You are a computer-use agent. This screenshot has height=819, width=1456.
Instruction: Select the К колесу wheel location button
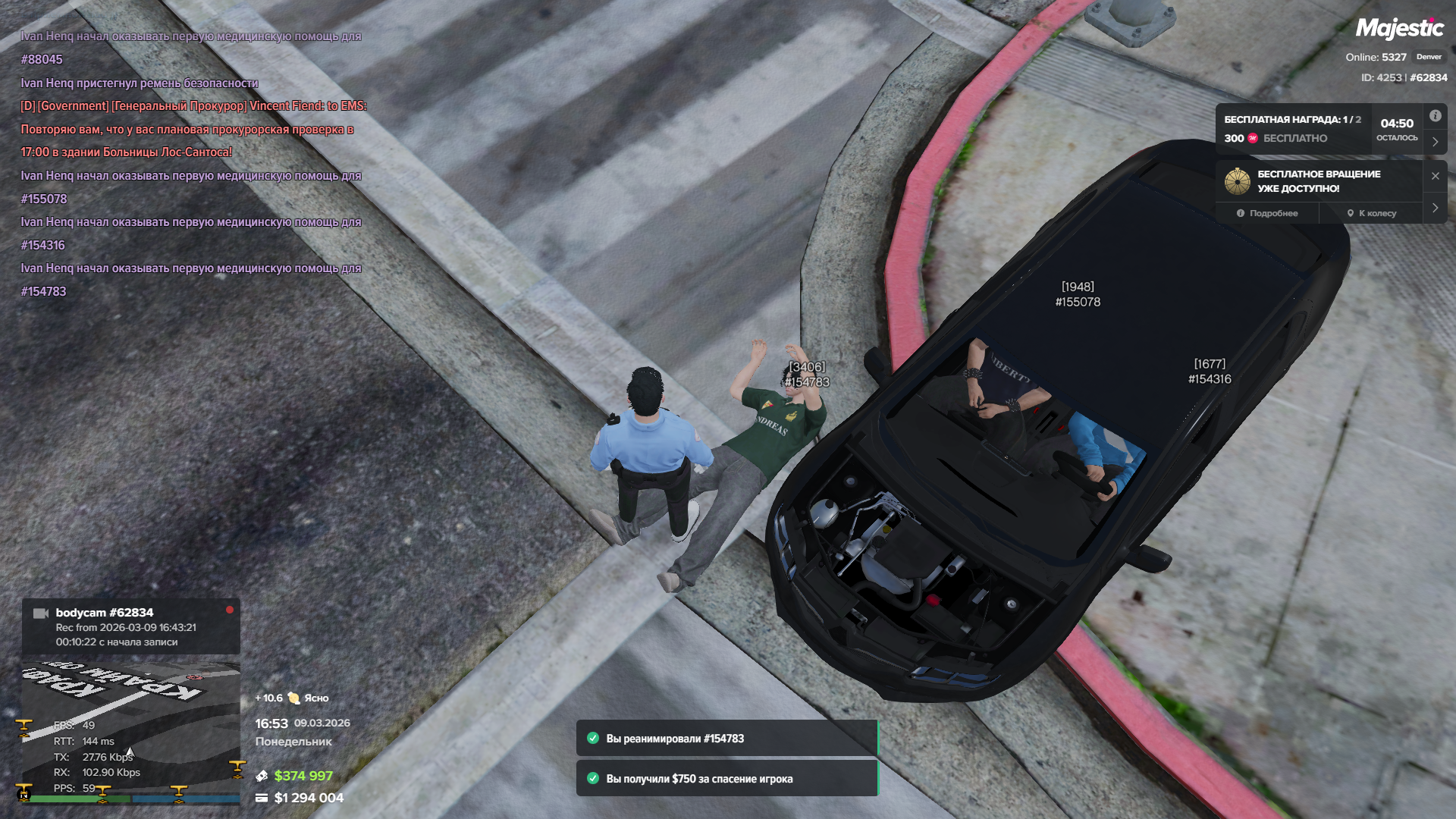tap(1372, 213)
